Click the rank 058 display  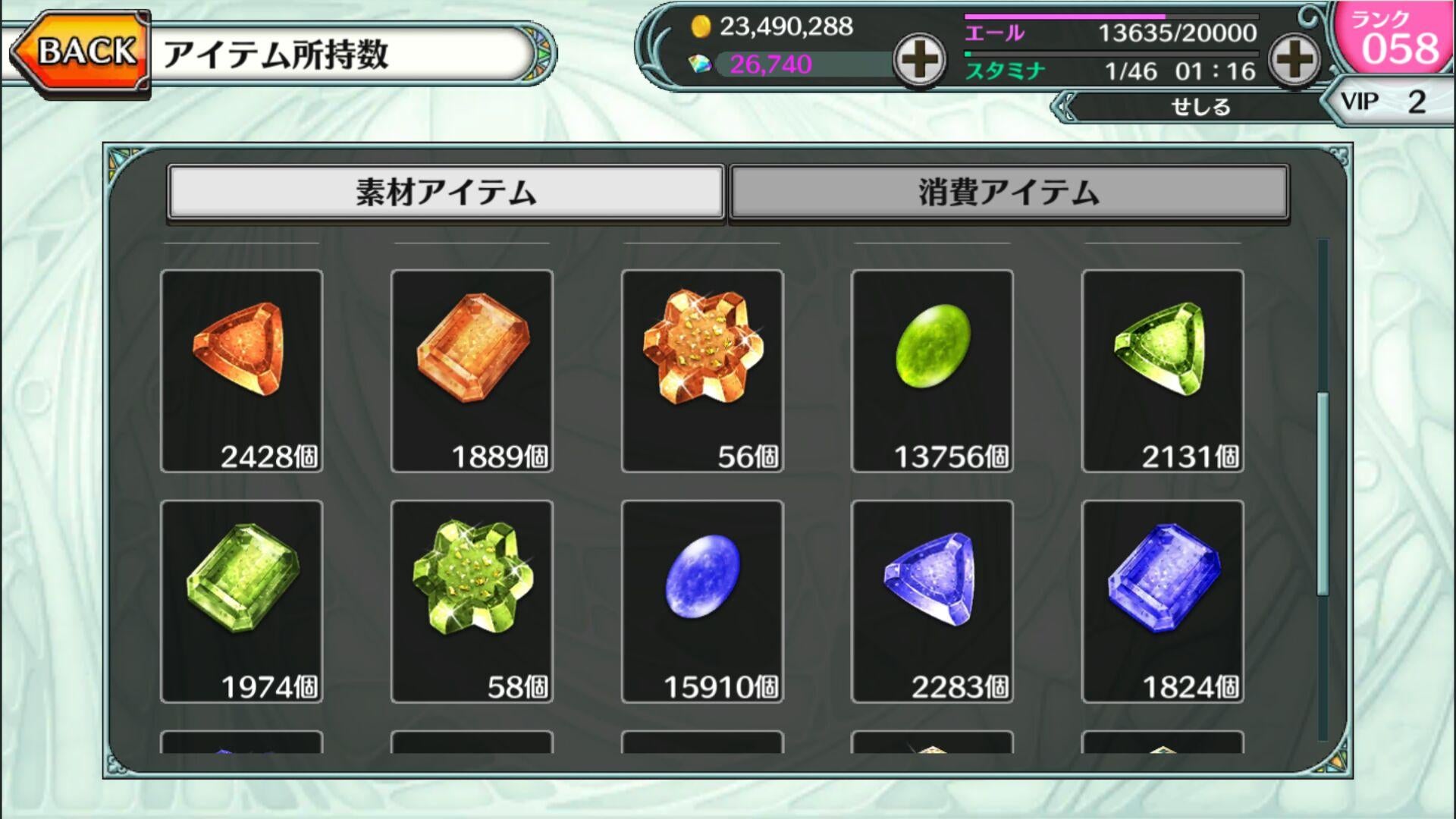tap(1400, 39)
